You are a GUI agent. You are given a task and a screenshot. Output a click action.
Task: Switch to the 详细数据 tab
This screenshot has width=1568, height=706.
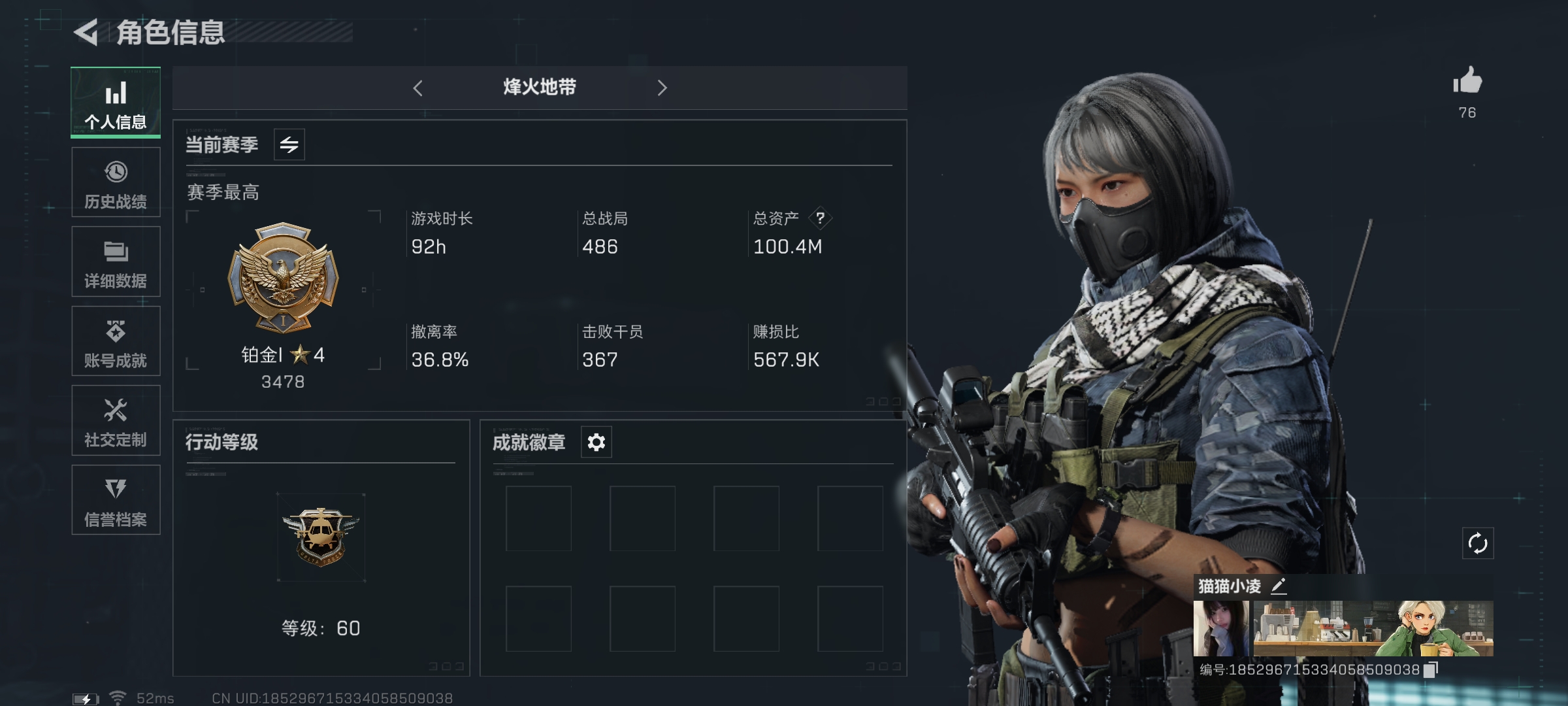click(x=116, y=261)
